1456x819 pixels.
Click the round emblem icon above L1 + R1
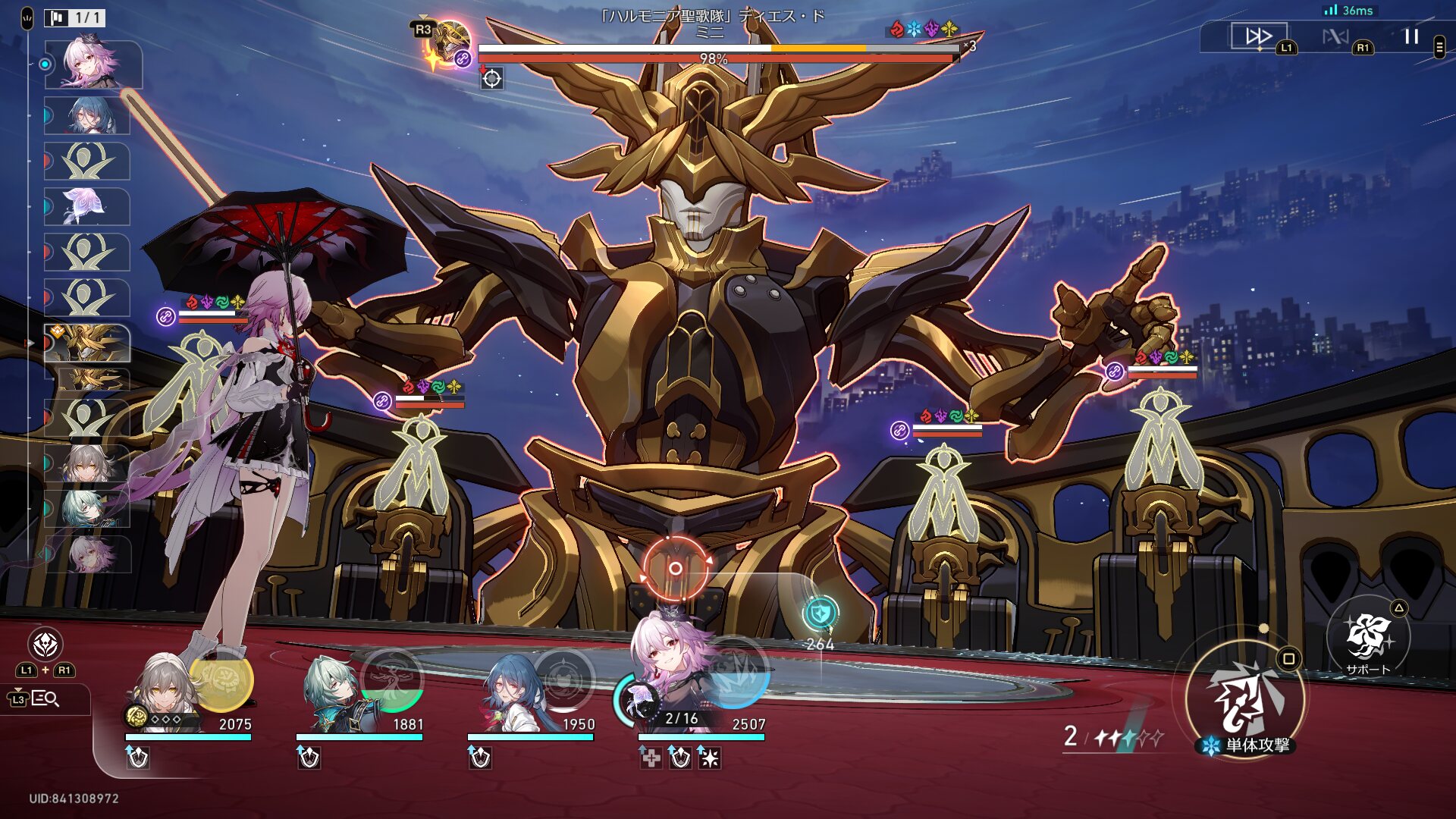pos(45,645)
